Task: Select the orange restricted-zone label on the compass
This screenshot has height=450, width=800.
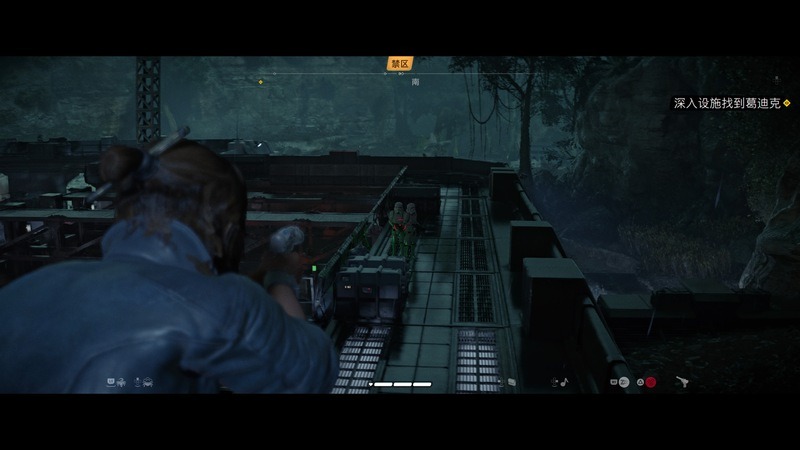Action: pos(400,63)
